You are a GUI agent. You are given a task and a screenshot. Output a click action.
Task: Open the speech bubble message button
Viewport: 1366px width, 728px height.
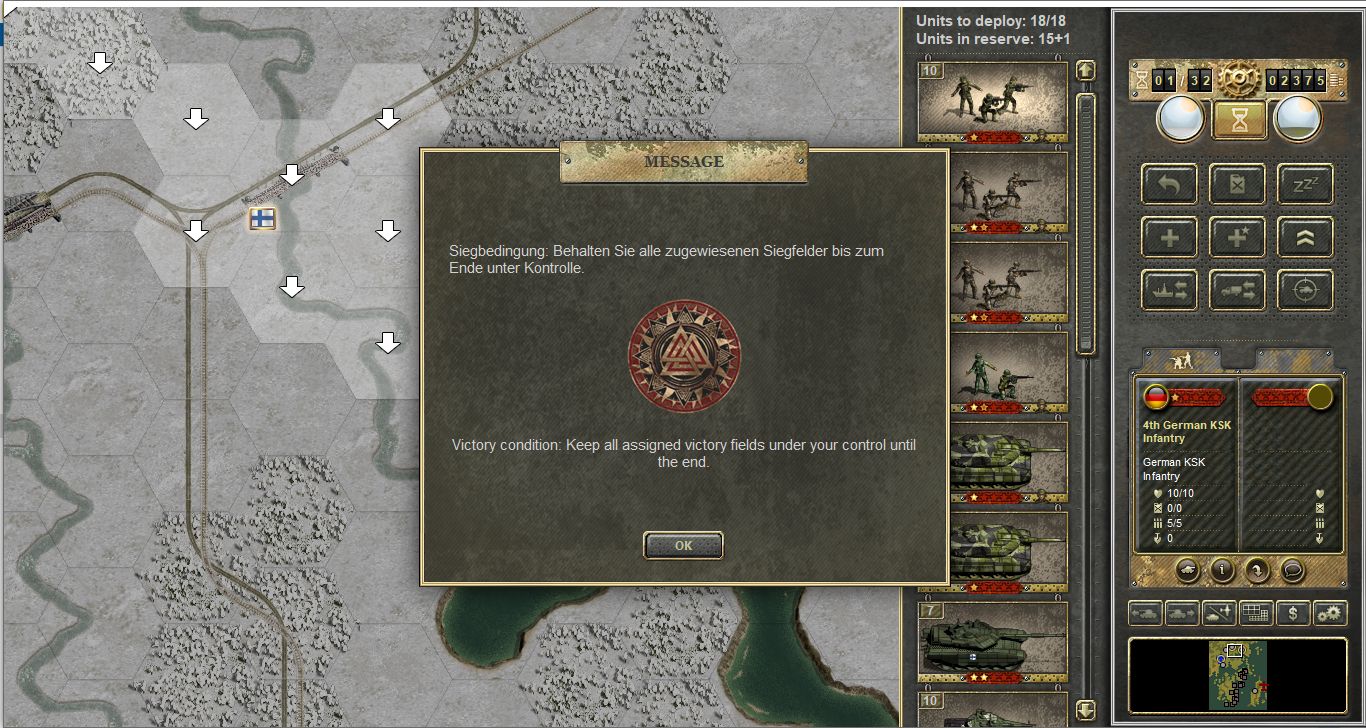coord(1293,570)
